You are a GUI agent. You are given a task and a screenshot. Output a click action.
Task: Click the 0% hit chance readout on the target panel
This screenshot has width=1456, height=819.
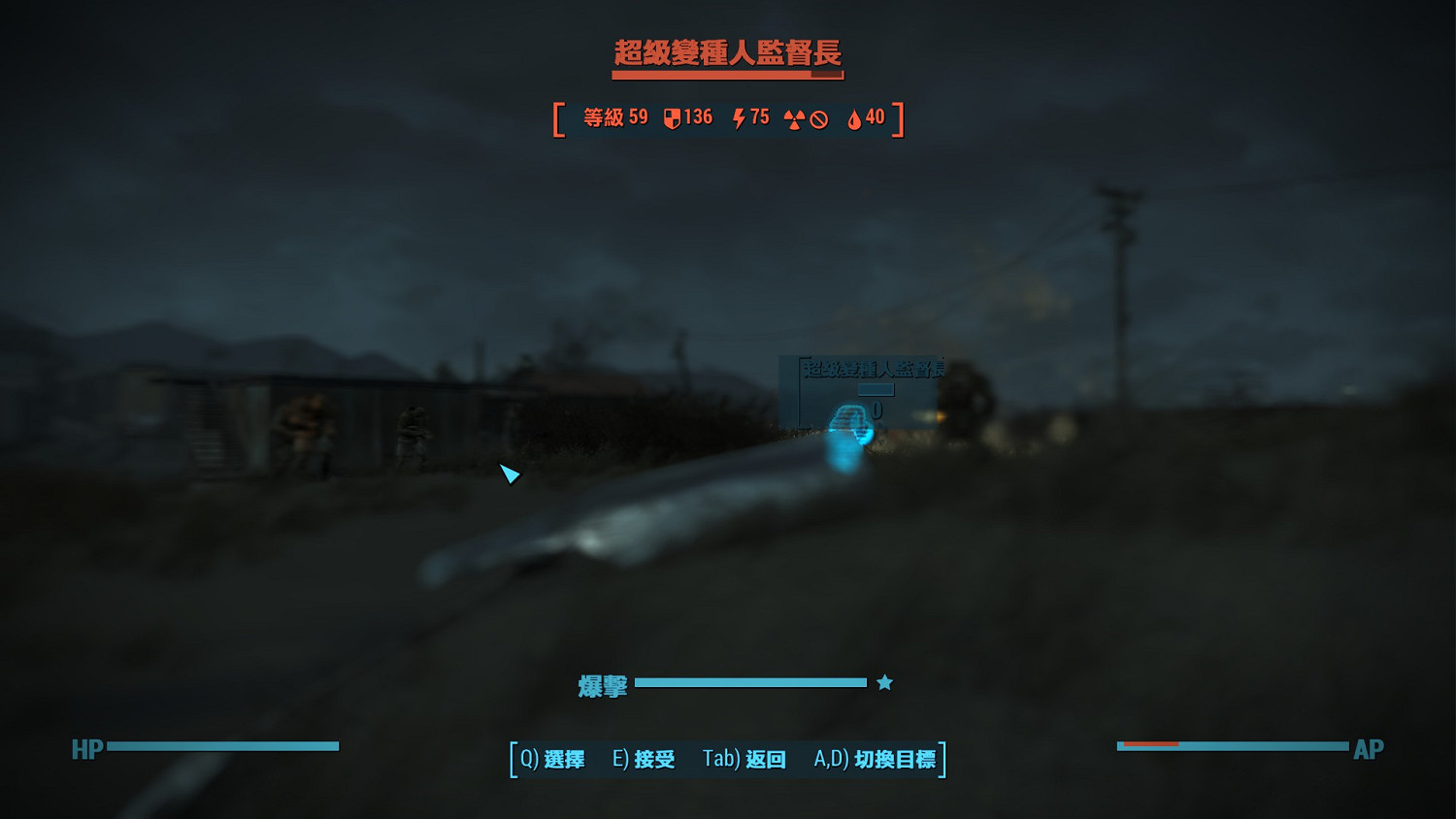[x=877, y=411]
